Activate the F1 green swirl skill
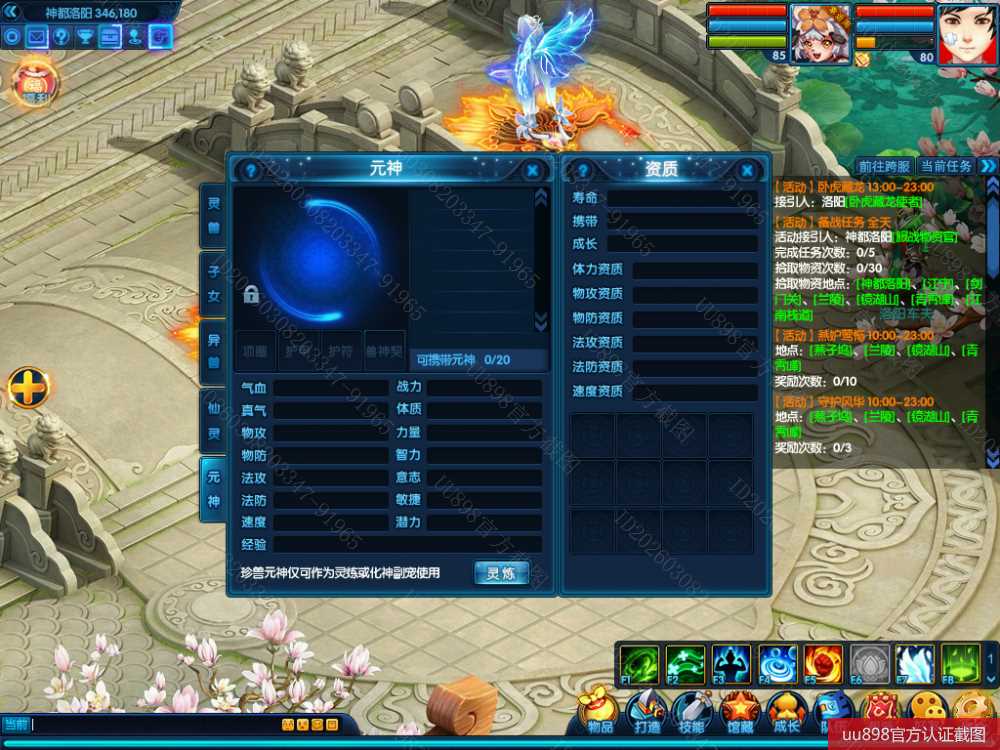 [x=638, y=664]
